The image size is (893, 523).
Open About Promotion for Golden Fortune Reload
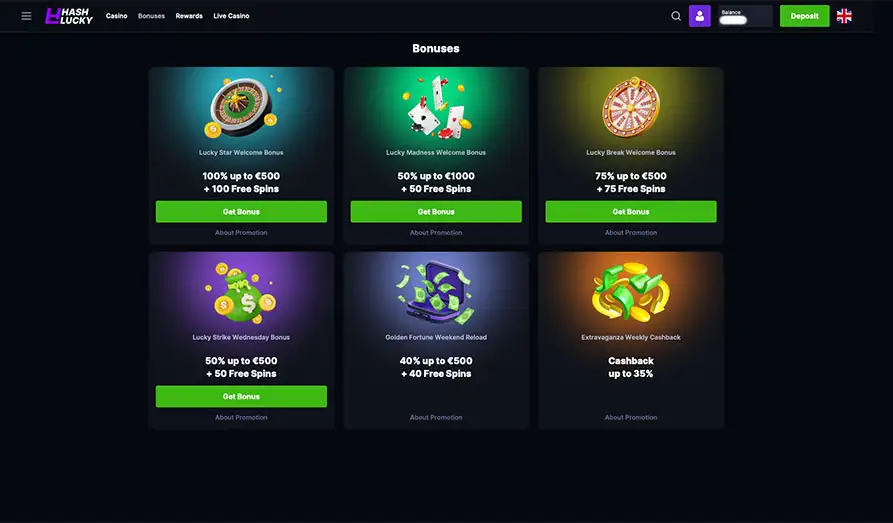click(x=436, y=418)
